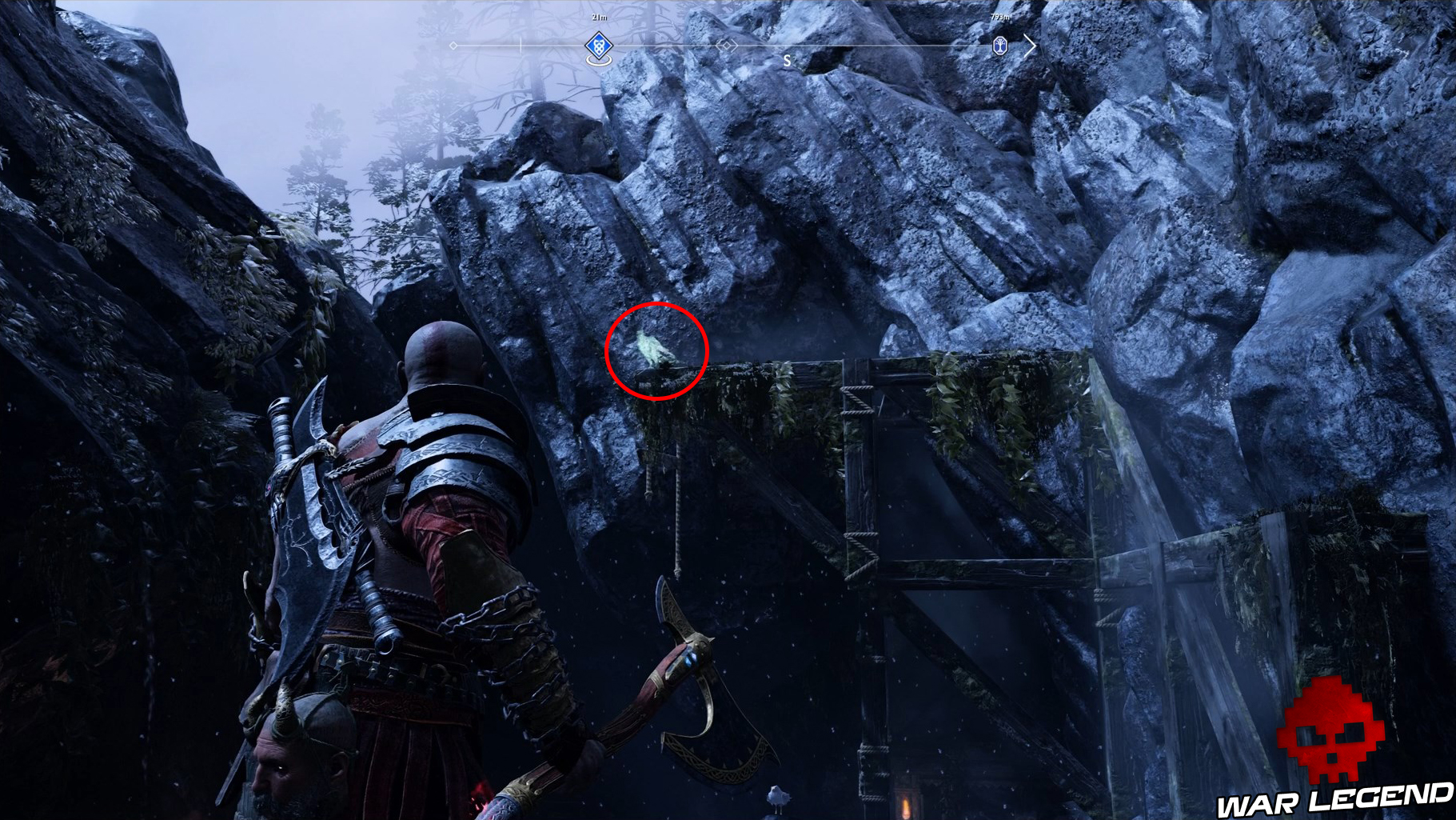Expand the compass using the right chevron arrow
Viewport: 1456px width, 820px height.
(x=1031, y=46)
